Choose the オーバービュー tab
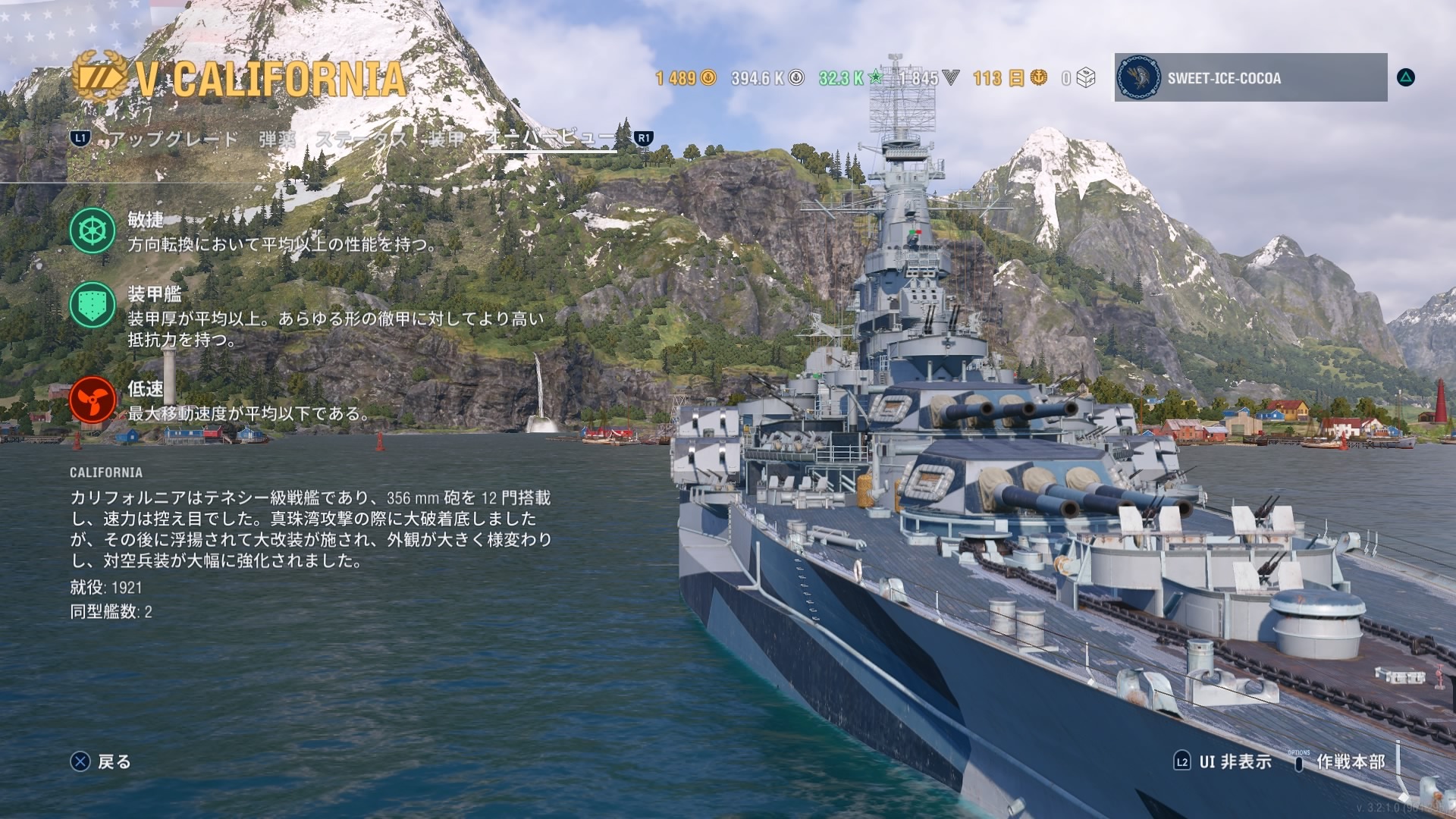This screenshot has height=819, width=1456. coord(551,138)
